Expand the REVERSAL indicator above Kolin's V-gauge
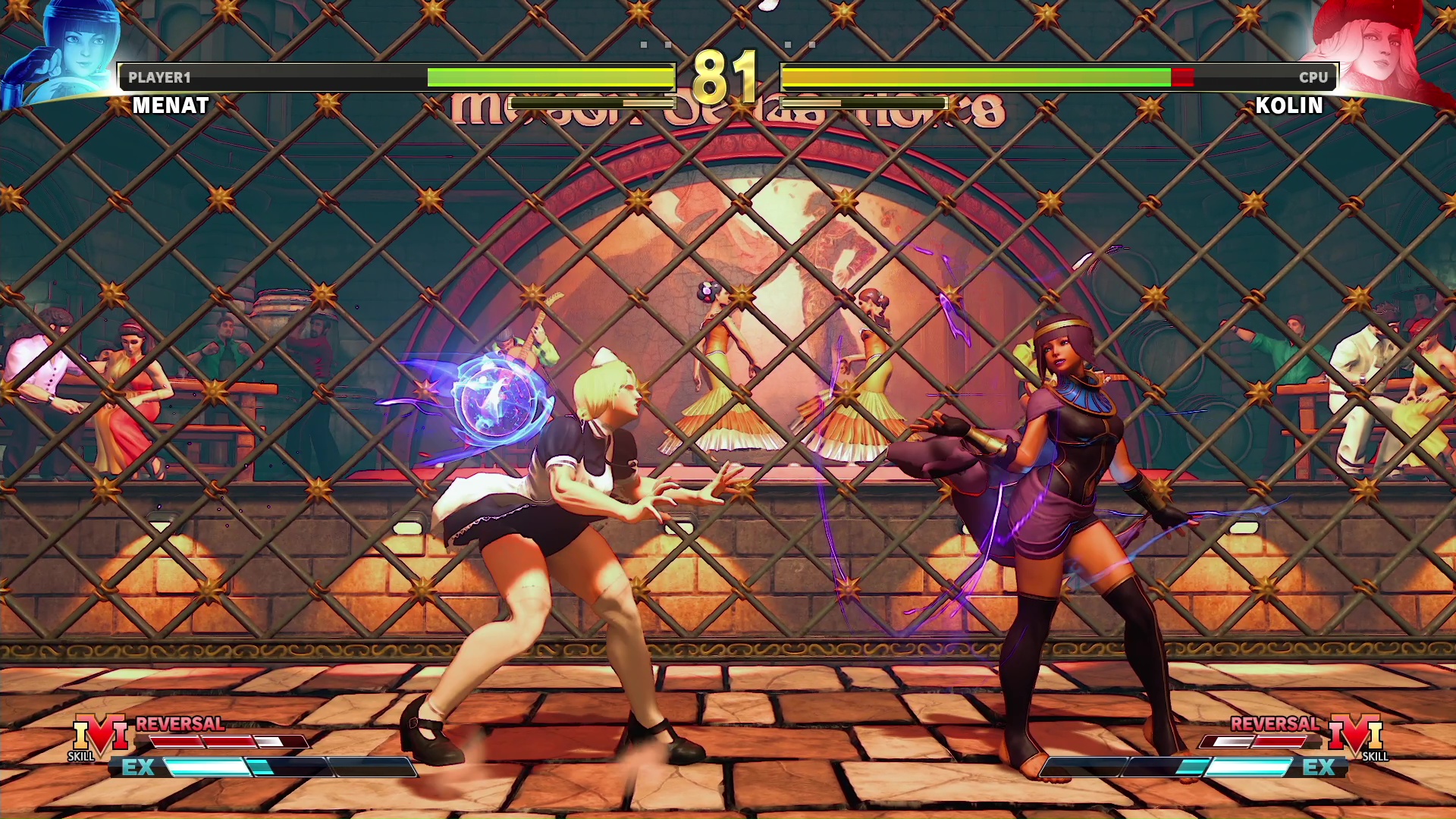Image resolution: width=1456 pixels, height=819 pixels. click(1275, 723)
